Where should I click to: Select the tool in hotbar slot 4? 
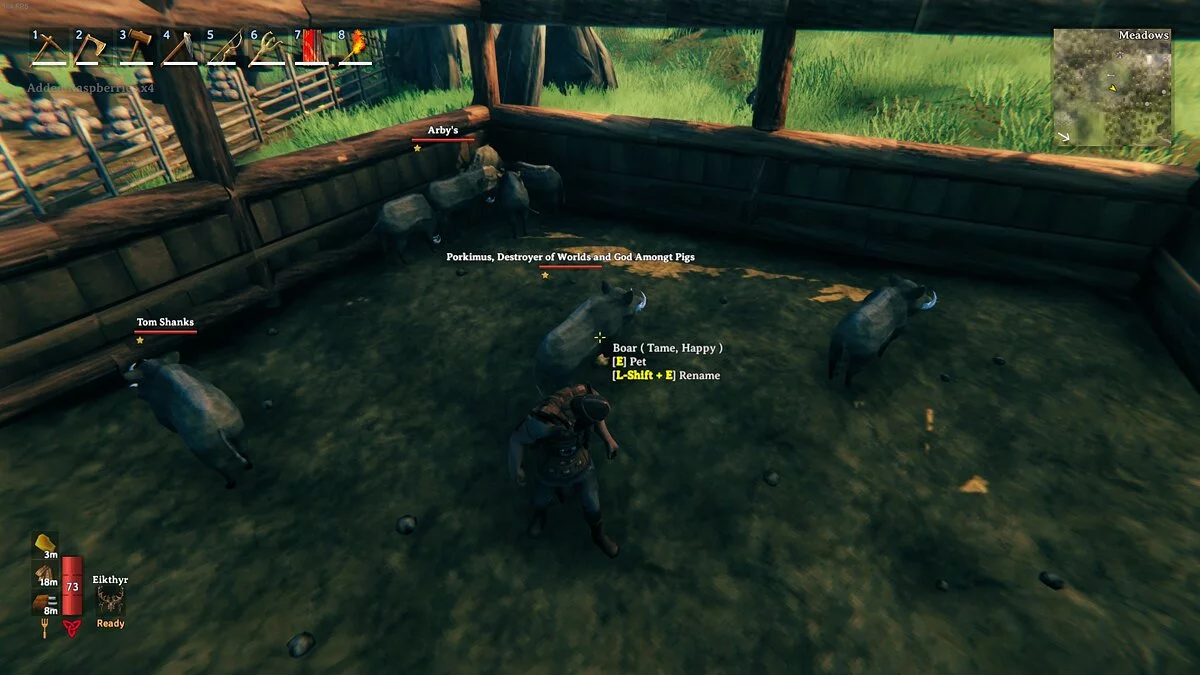(180, 47)
